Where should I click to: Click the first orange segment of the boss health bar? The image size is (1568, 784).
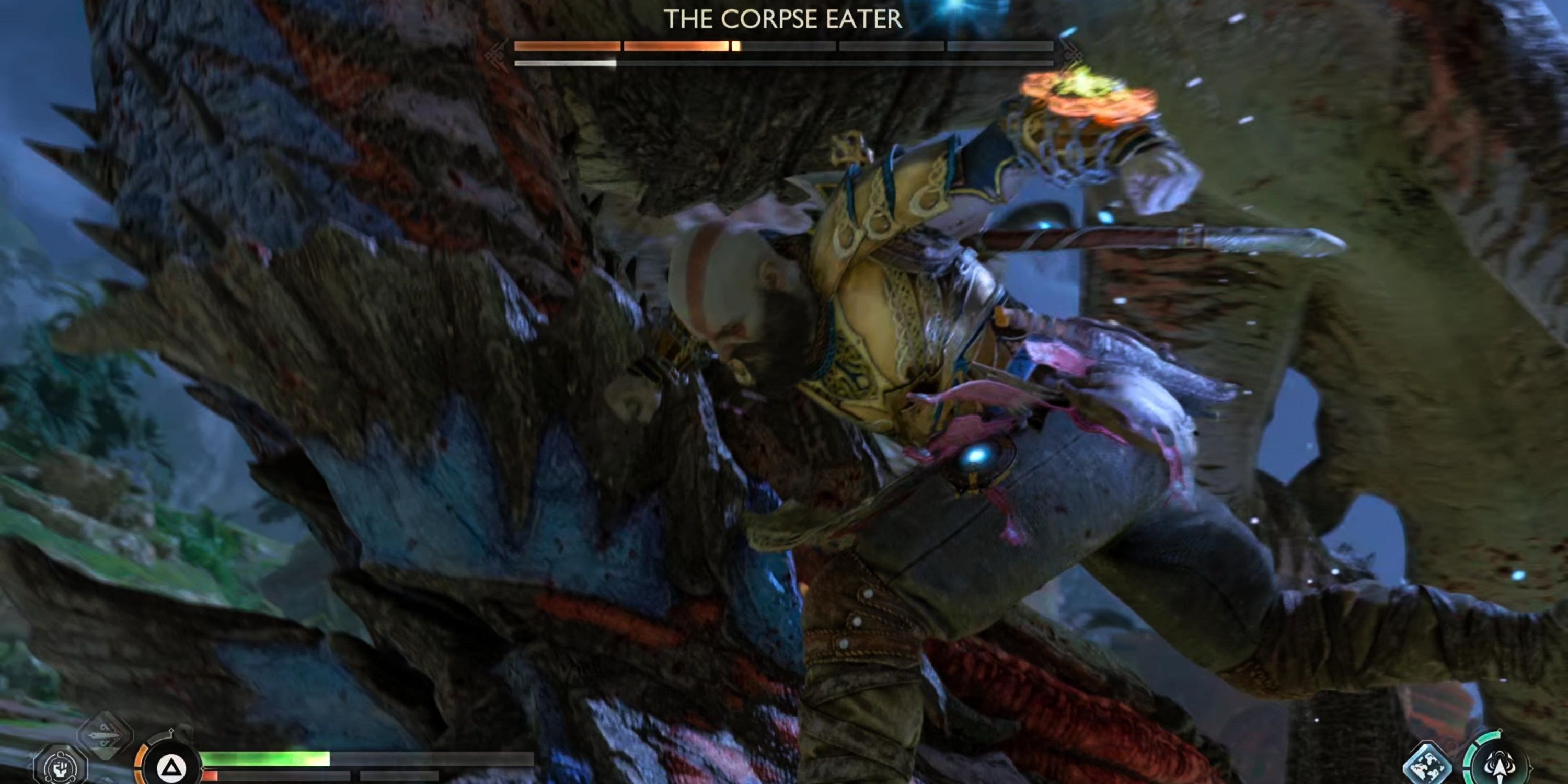coord(567,47)
